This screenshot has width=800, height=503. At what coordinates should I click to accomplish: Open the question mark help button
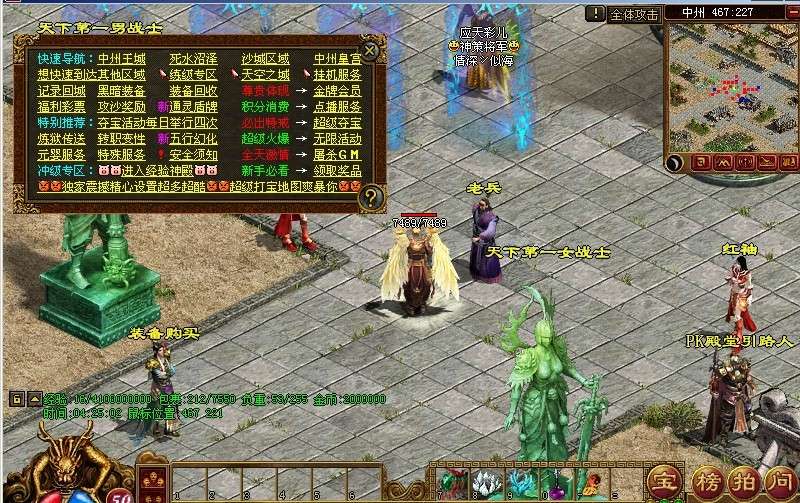(371, 196)
